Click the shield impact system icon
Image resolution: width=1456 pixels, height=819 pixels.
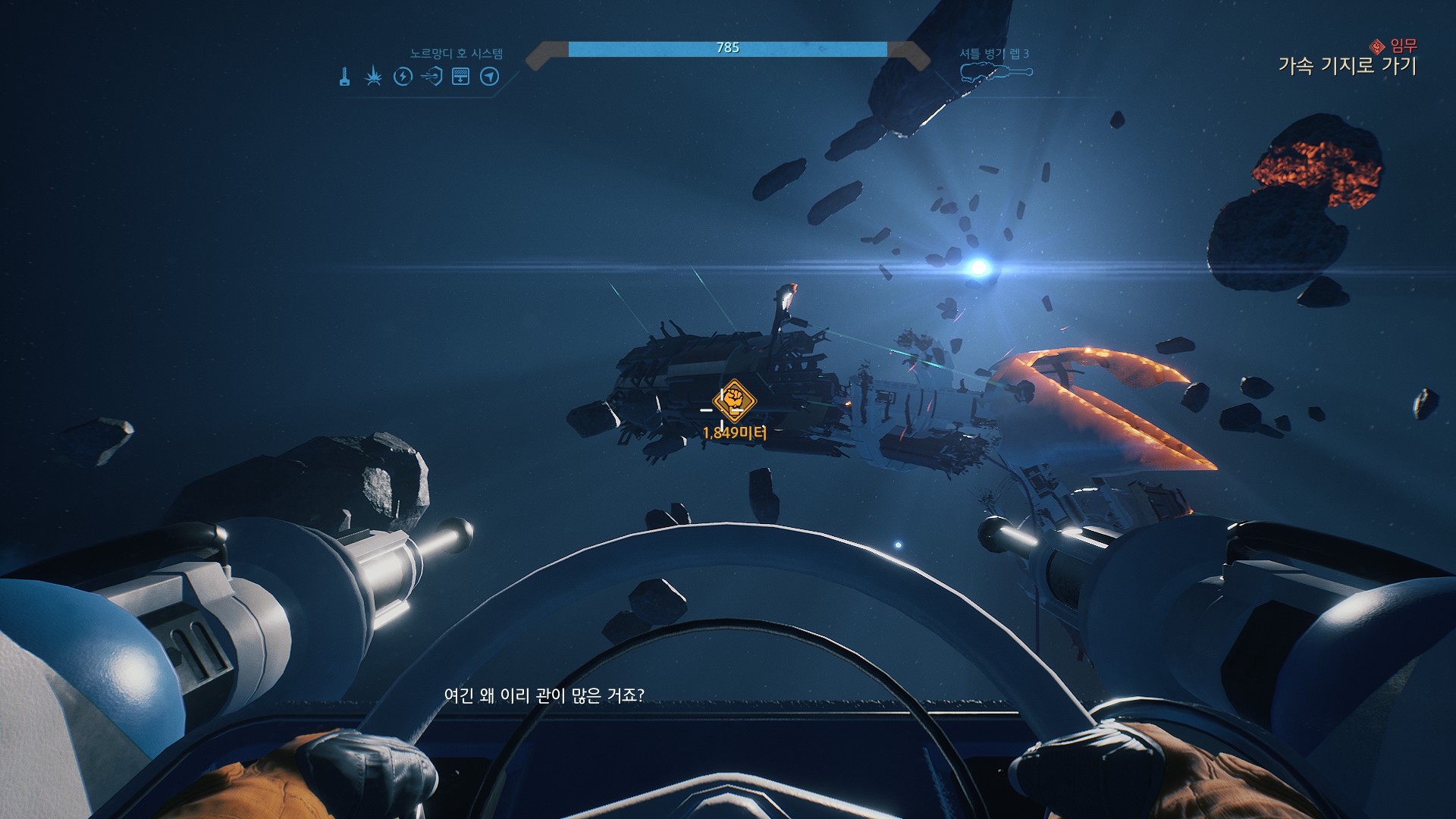431,77
